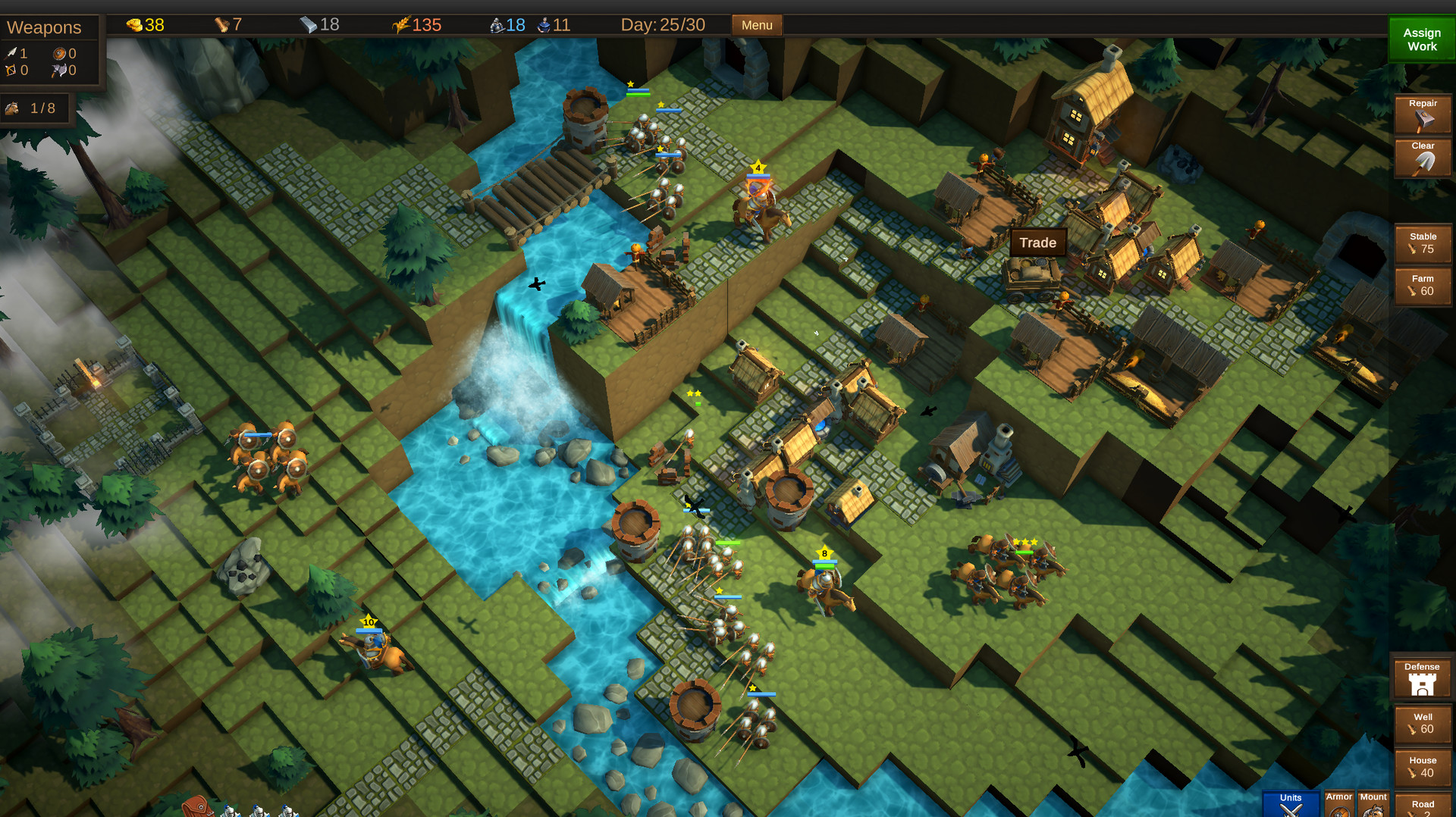Open the Defense building category
Image resolution: width=1456 pixels, height=817 pixels.
1421,678
